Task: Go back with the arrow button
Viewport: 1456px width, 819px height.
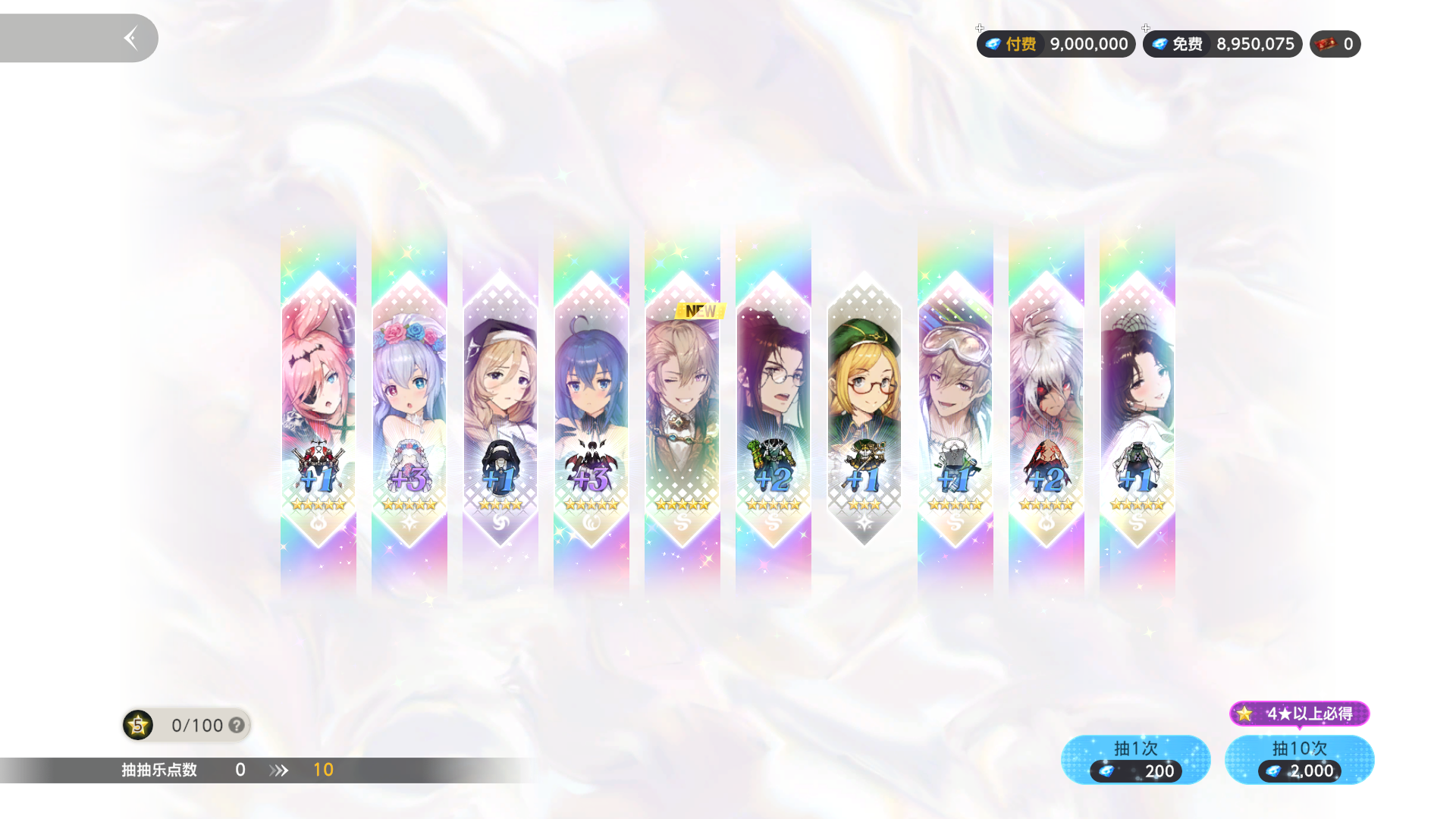Action: coord(130,38)
